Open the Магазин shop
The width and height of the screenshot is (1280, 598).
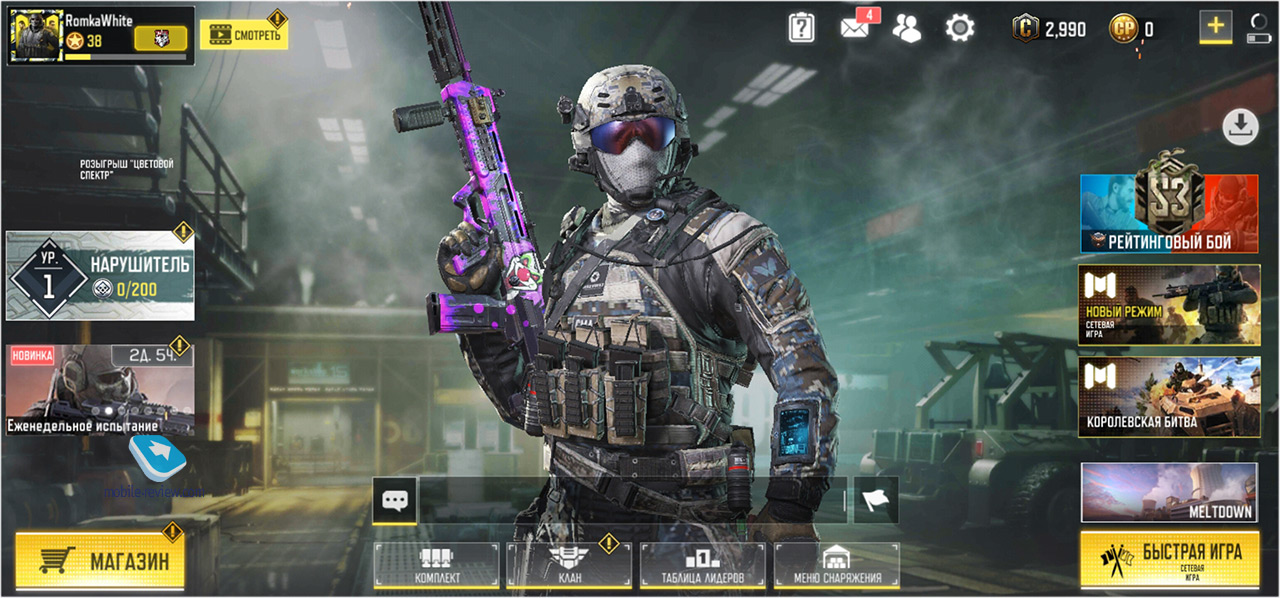click(100, 561)
